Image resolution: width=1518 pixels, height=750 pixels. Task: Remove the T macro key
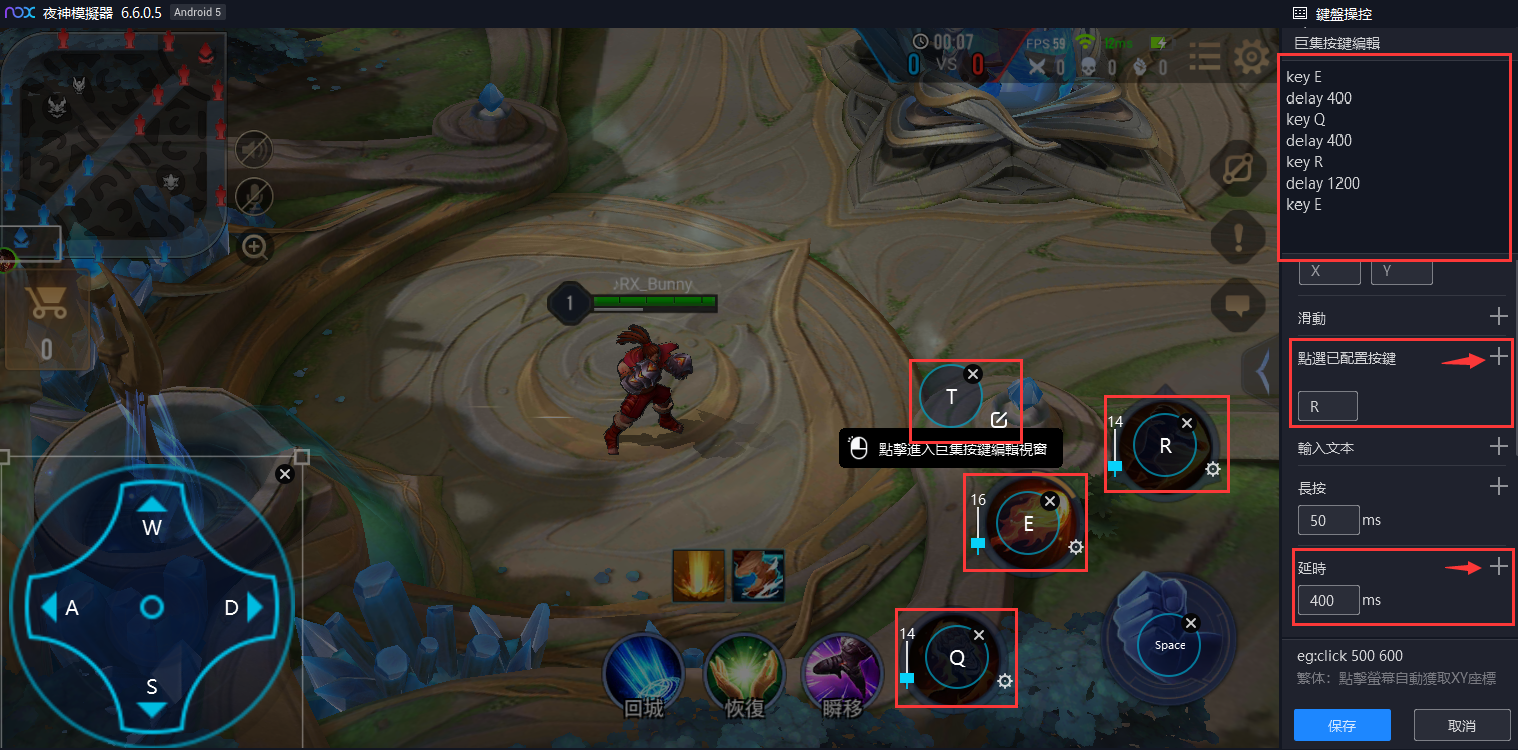point(973,373)
